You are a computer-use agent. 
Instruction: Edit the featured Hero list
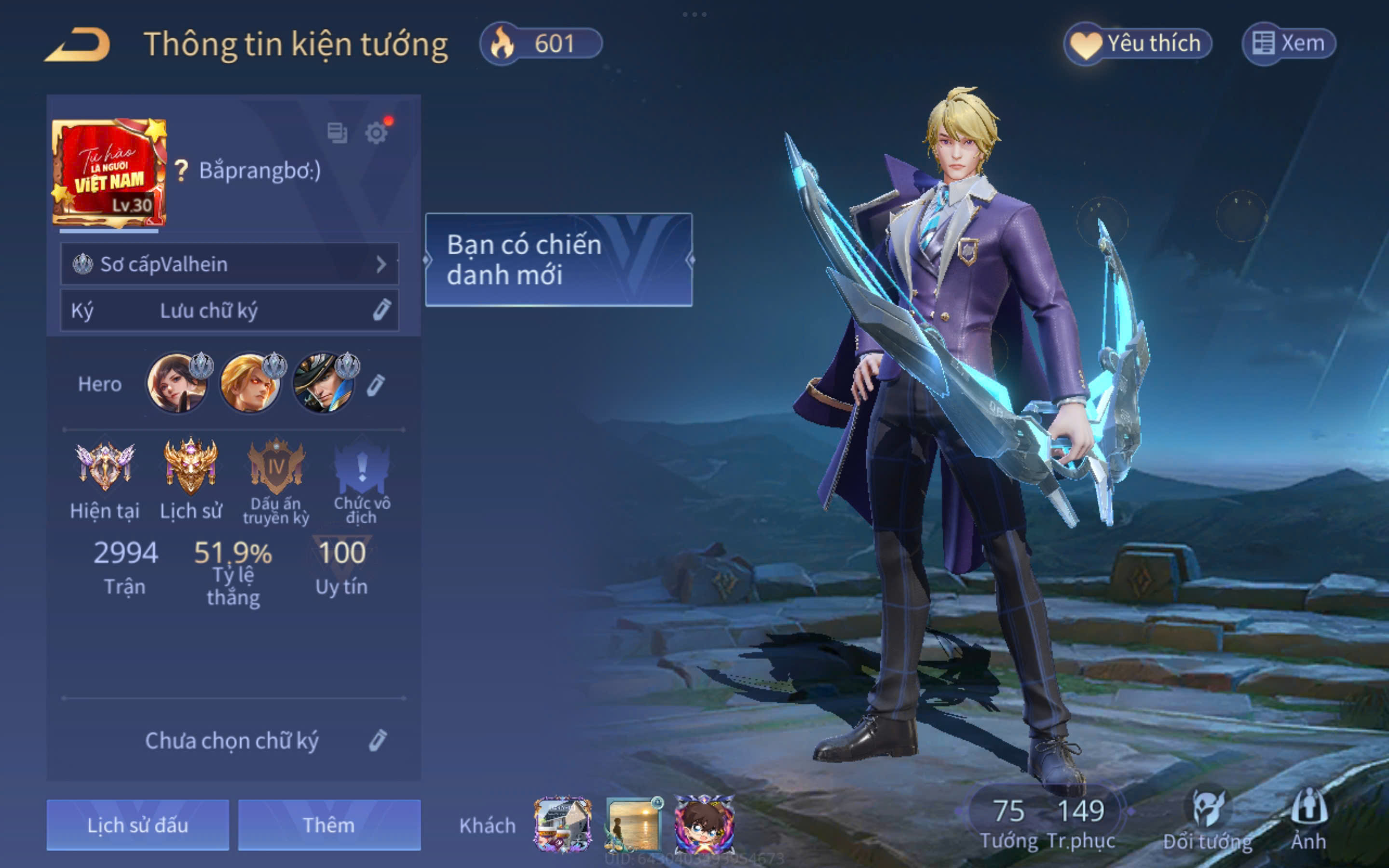tap(376, 385)
